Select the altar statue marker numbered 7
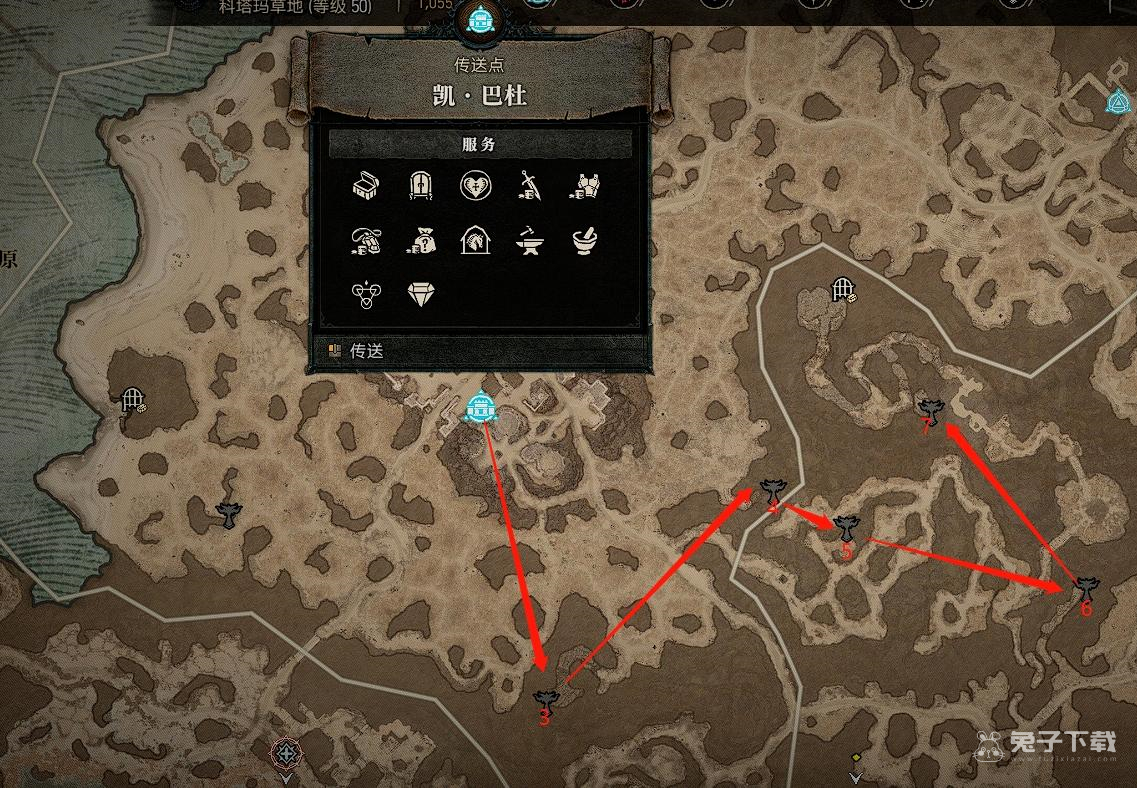1137x788 pixels. pos(932,409)
